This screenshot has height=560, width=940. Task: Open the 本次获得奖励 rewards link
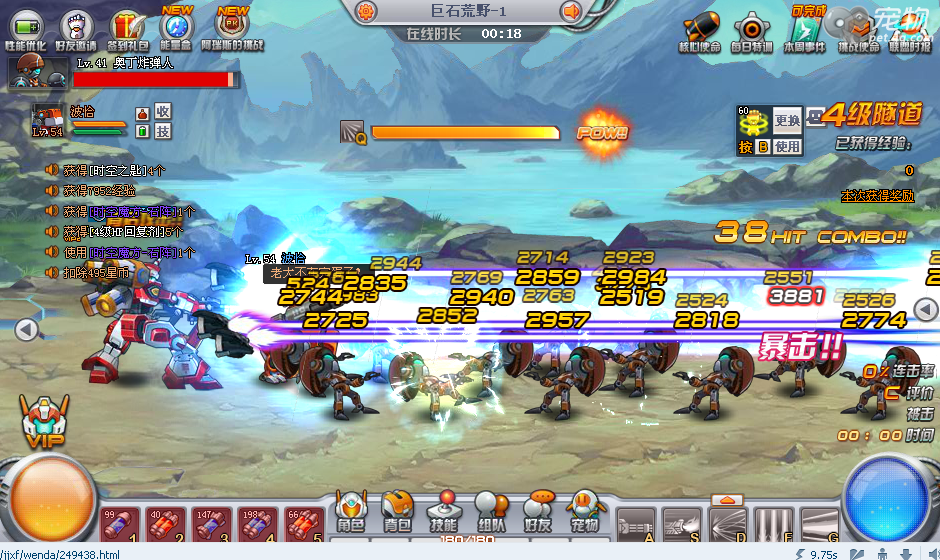[x=877, y=196]
